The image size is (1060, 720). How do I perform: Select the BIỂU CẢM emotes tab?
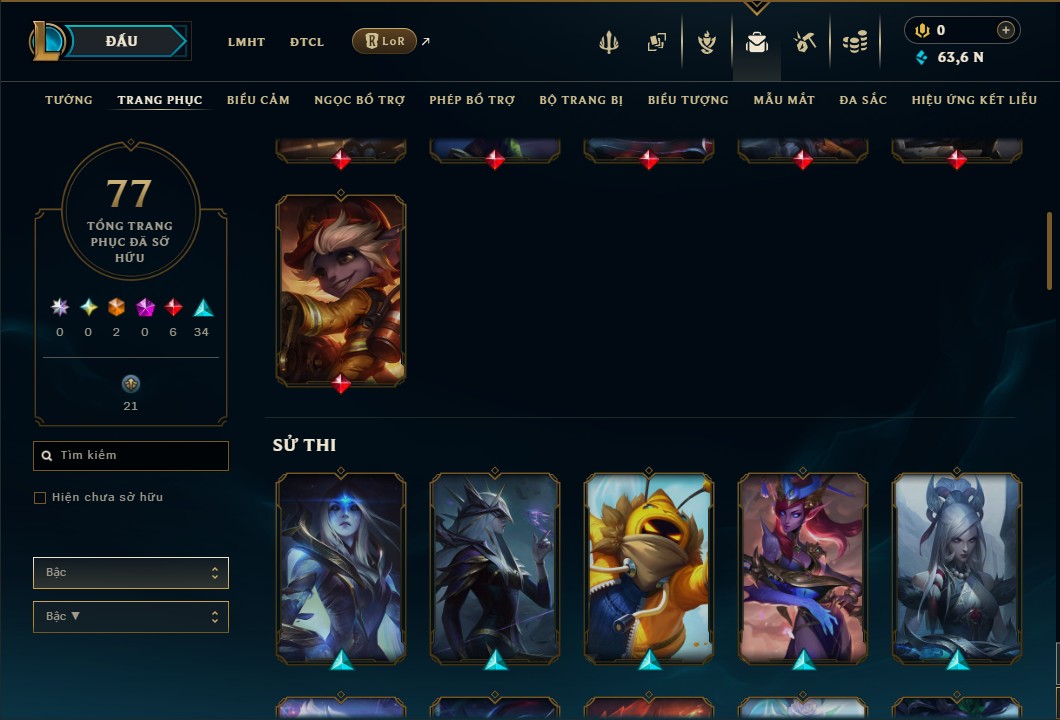(258, 100)
